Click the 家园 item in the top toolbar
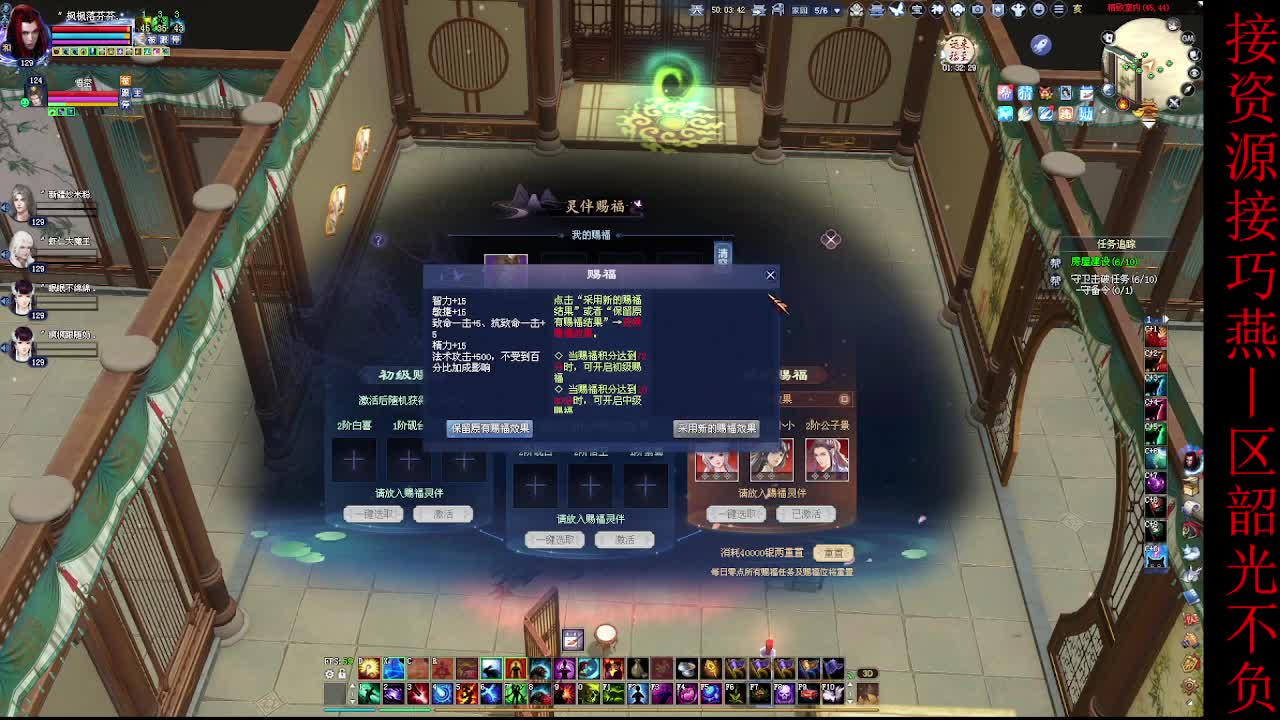 (799, 10)
